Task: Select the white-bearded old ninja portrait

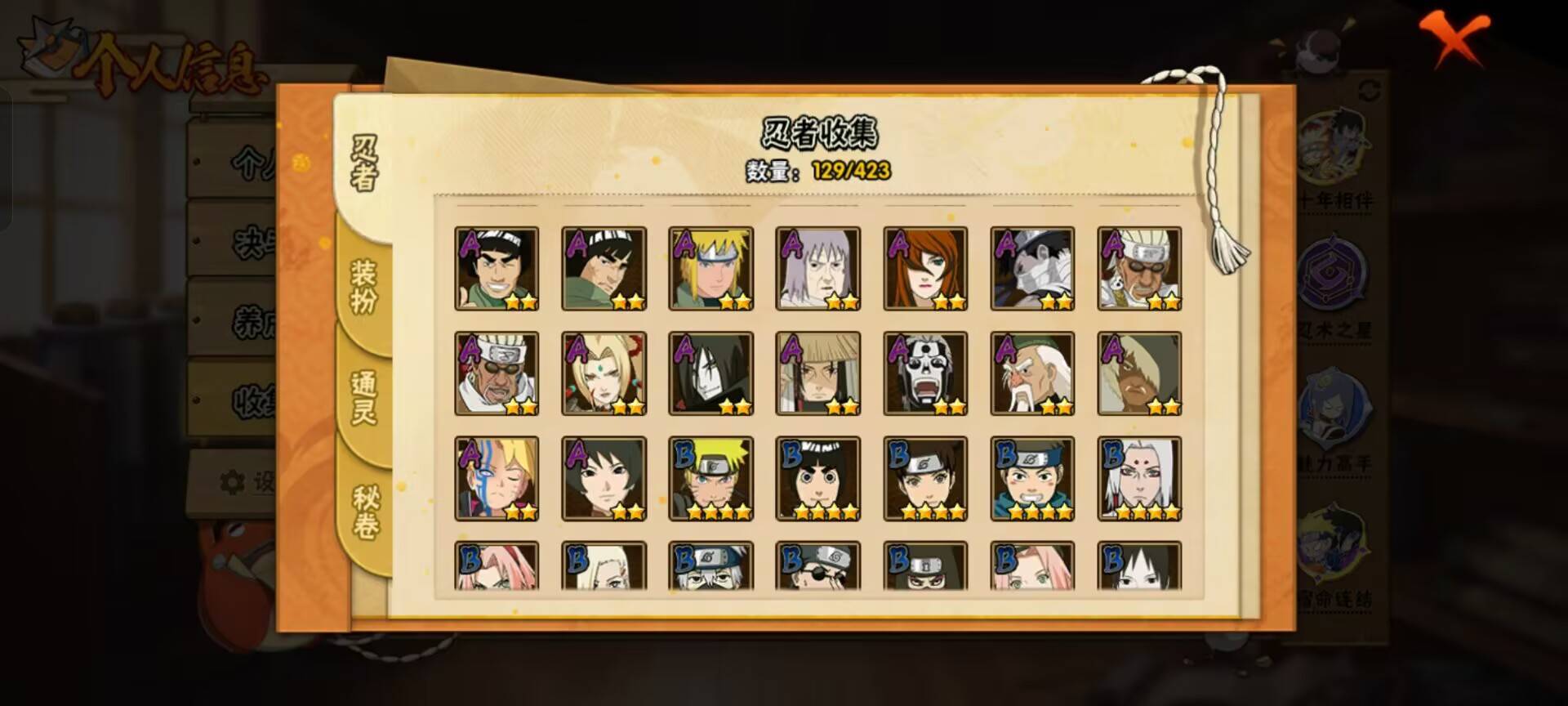Action: pos(1032,373)
